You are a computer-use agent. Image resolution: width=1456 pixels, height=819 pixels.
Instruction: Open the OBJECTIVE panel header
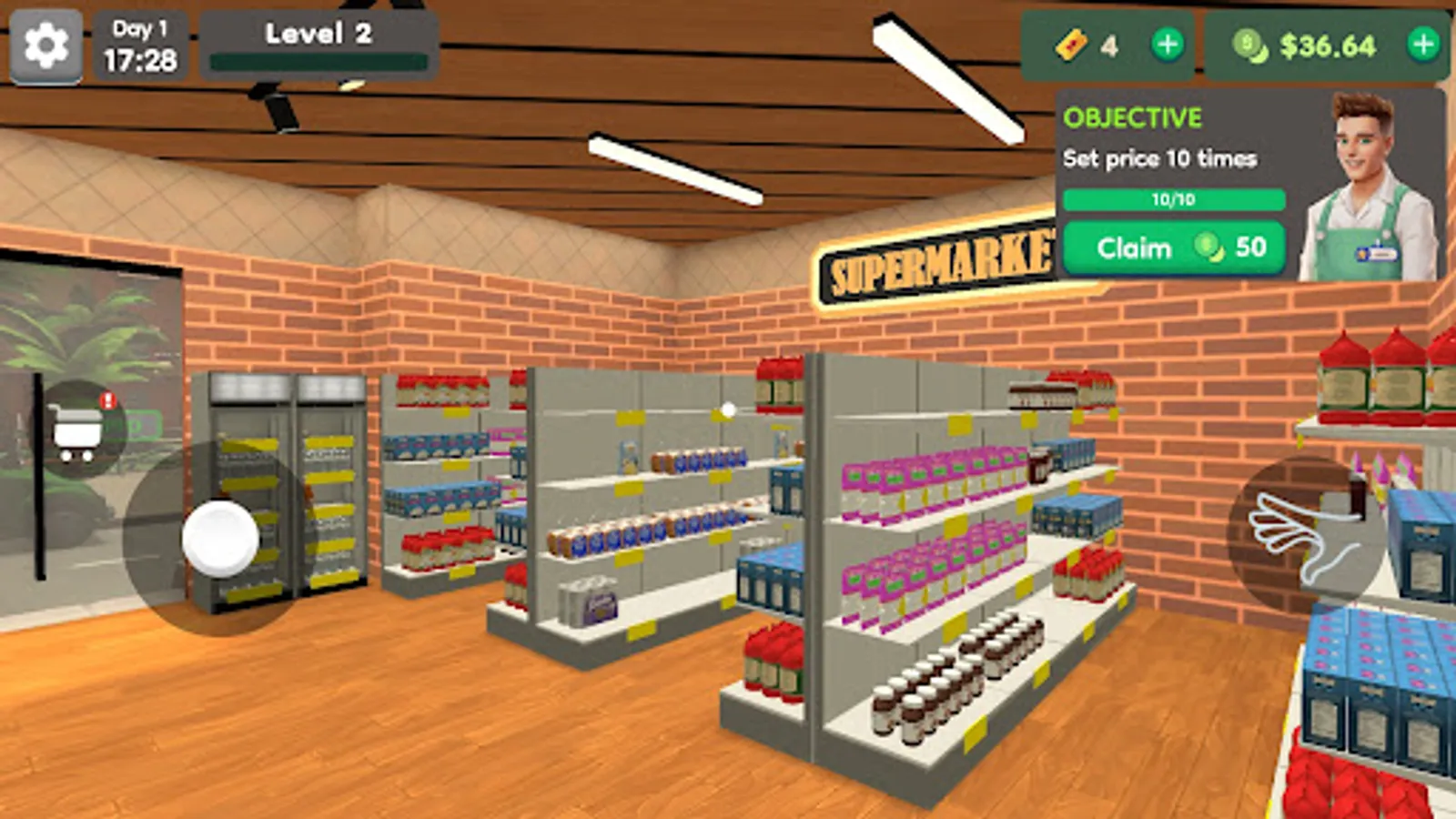[1131, 118]
